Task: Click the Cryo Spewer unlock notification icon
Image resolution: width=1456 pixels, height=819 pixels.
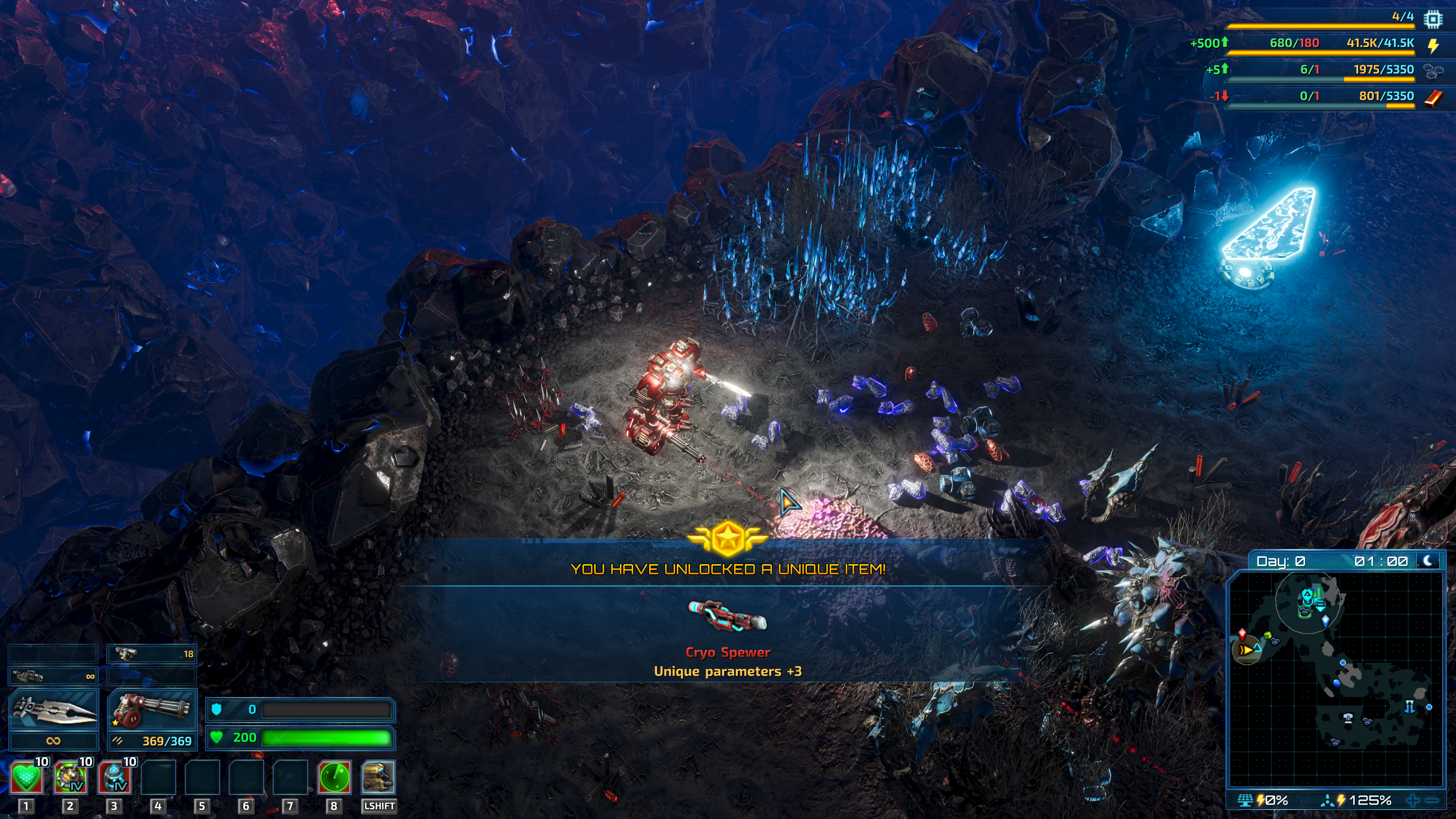Action: [728, 616]
